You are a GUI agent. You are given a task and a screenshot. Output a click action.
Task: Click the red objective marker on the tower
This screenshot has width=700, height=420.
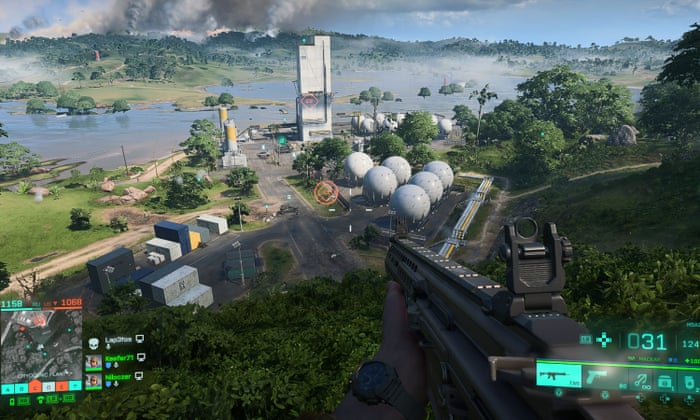pos(310,100)
